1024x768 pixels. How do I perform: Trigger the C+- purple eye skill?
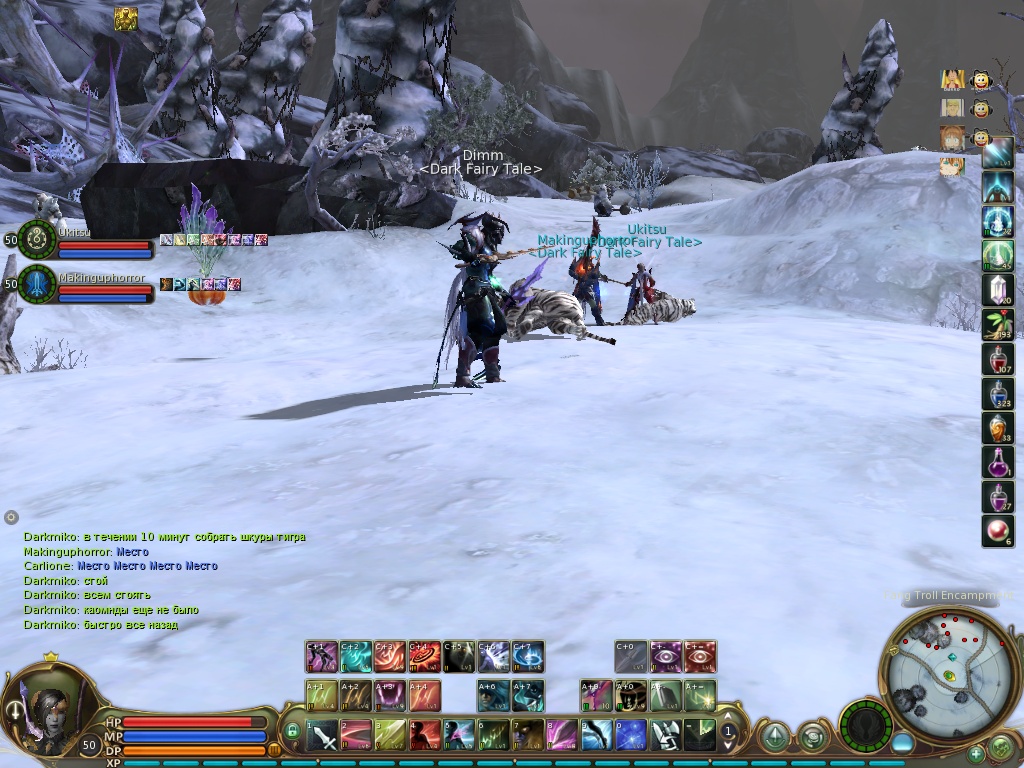pyautogui.click(x=665, y=657)
